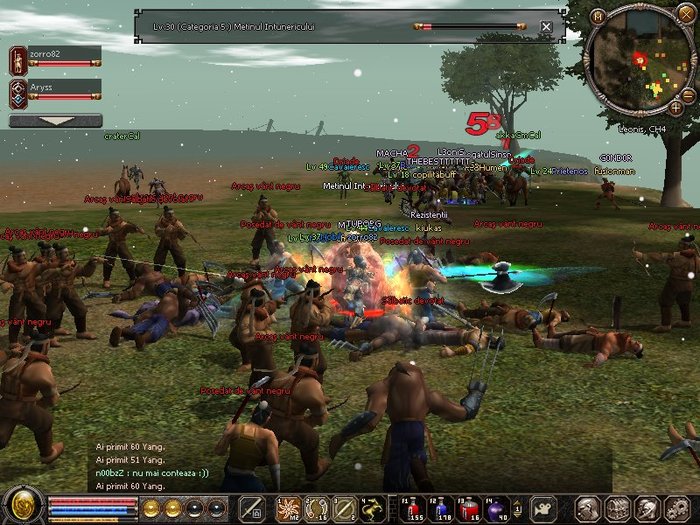Screen dimensions: 700x525
Task: Close the Metinul Intunericului target bar
Action: (546, 27)
